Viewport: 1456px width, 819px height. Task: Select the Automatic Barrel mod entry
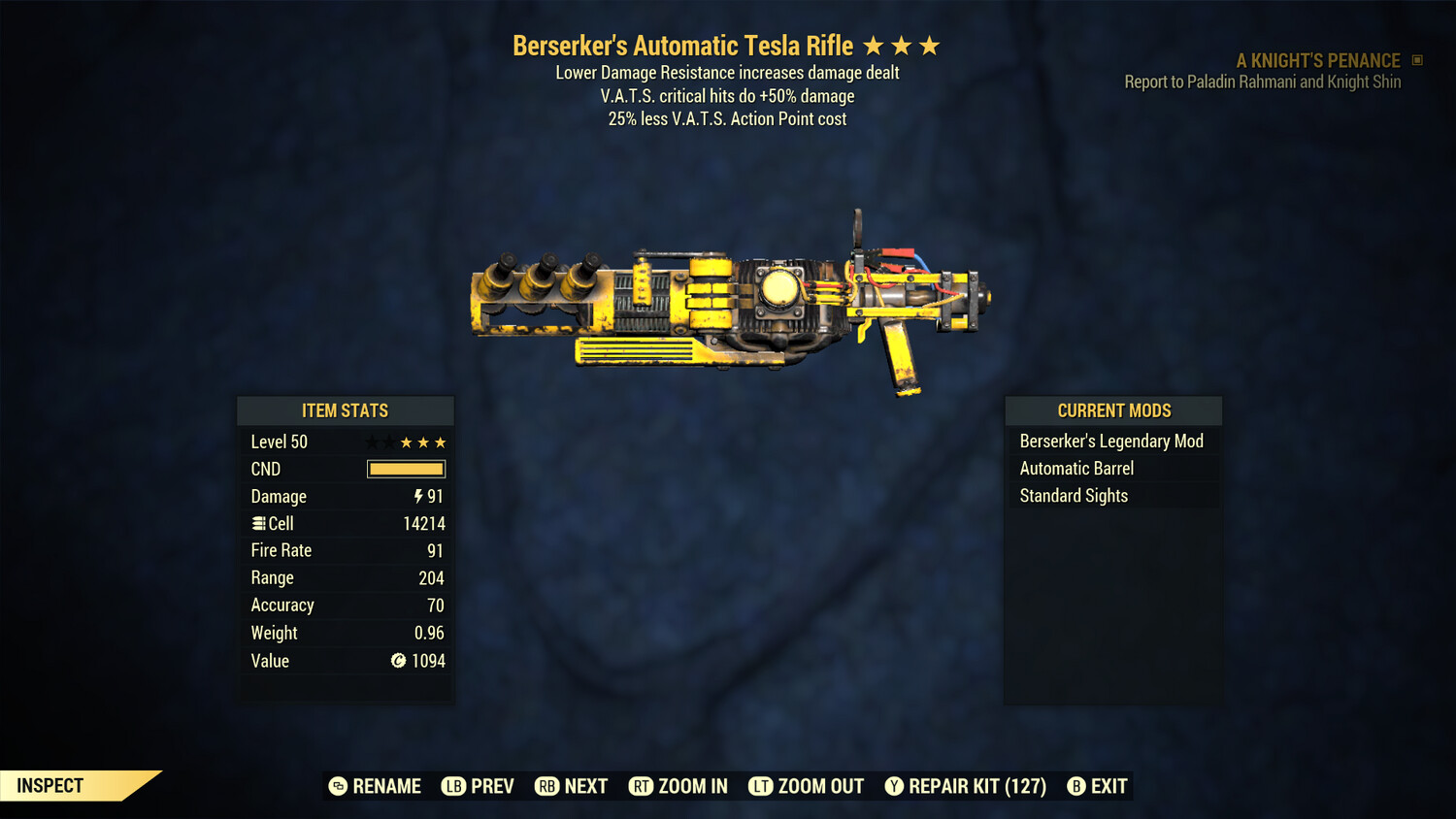1076,468
